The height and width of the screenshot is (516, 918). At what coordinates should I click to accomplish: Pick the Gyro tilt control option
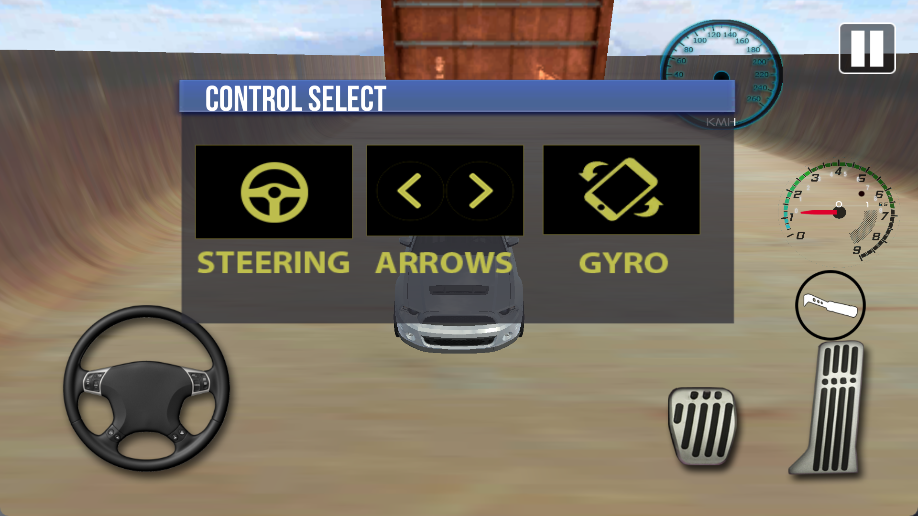point(621,191)
